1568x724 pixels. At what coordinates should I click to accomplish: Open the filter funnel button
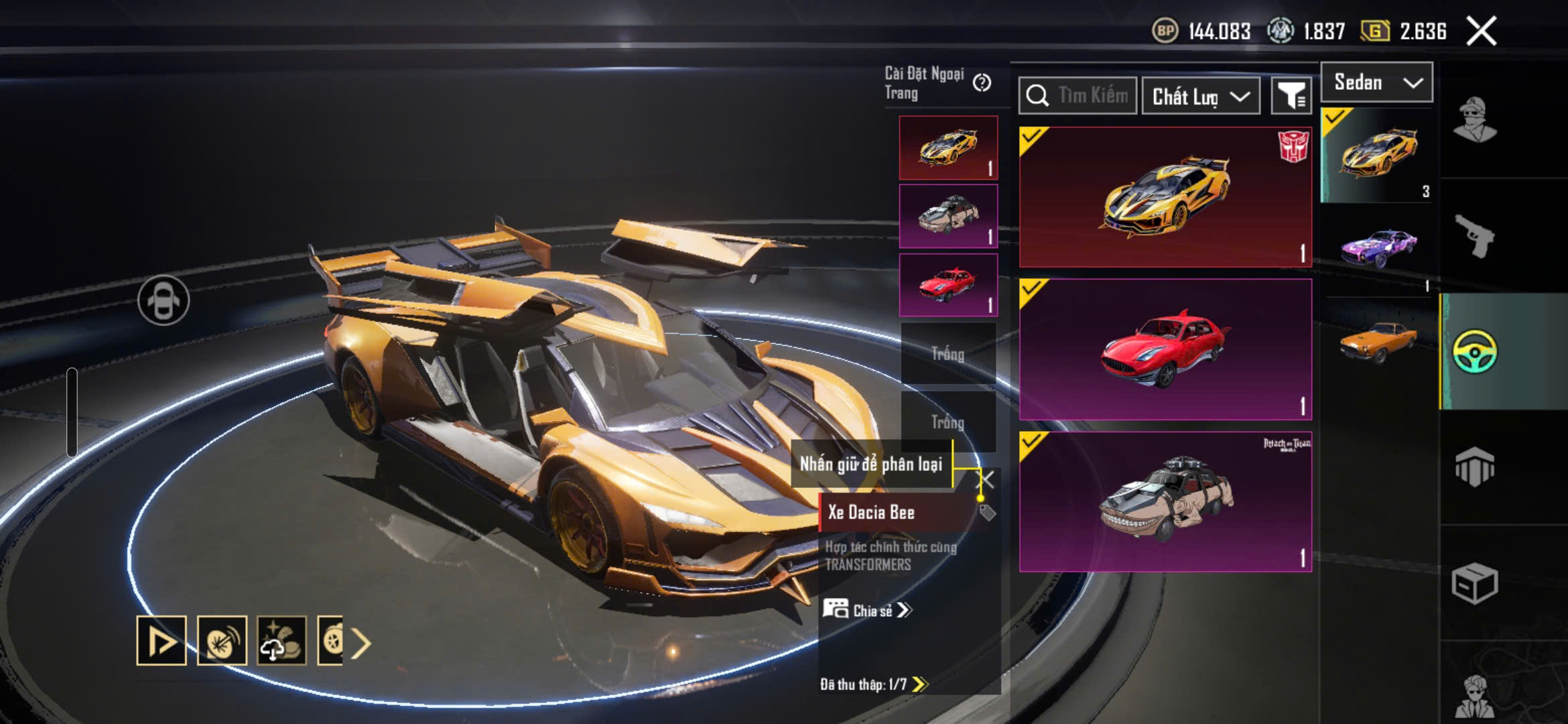click(1291, 97)
